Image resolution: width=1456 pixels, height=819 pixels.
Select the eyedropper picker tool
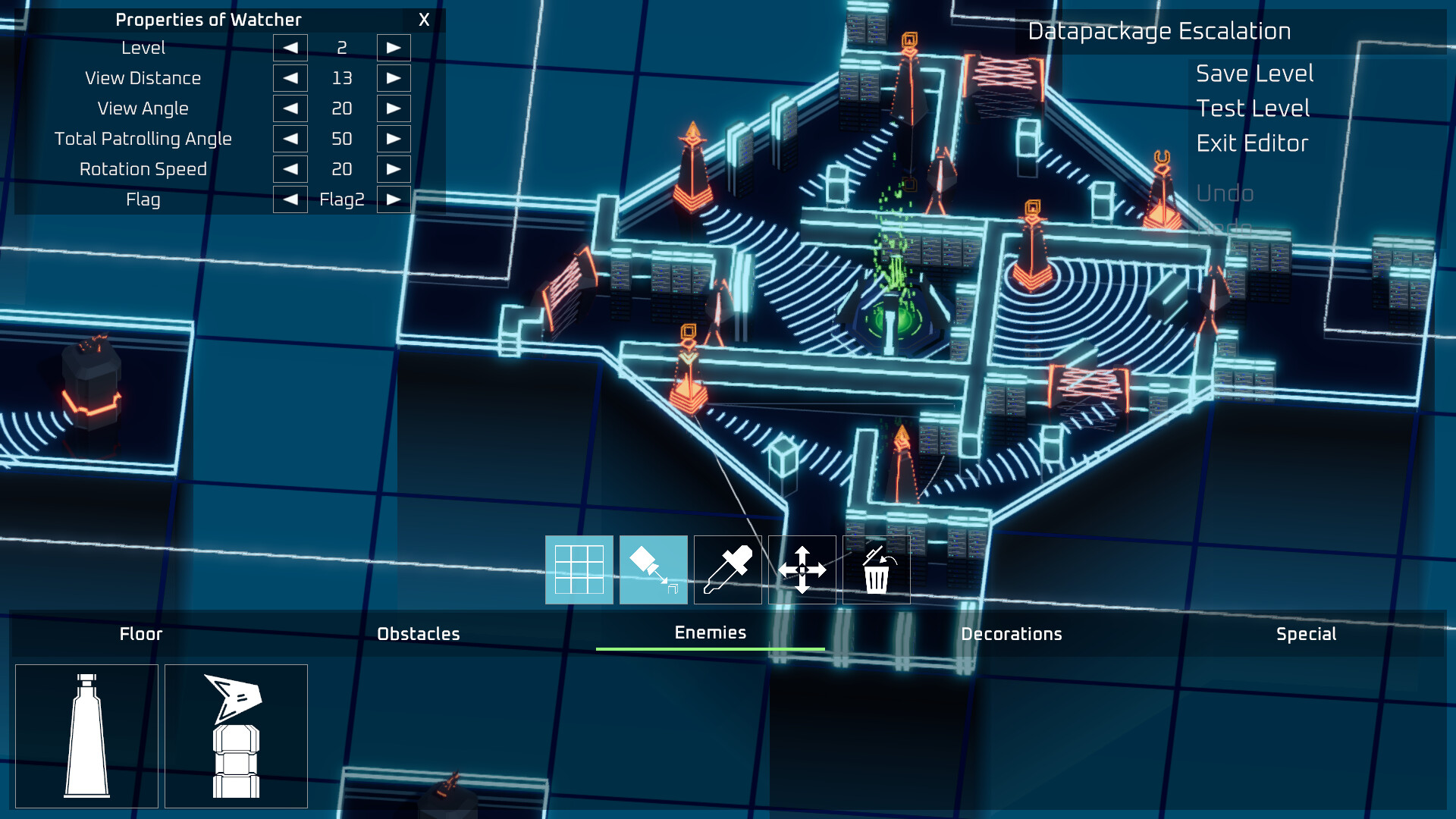pyautogui.click(x=726, y=570)
